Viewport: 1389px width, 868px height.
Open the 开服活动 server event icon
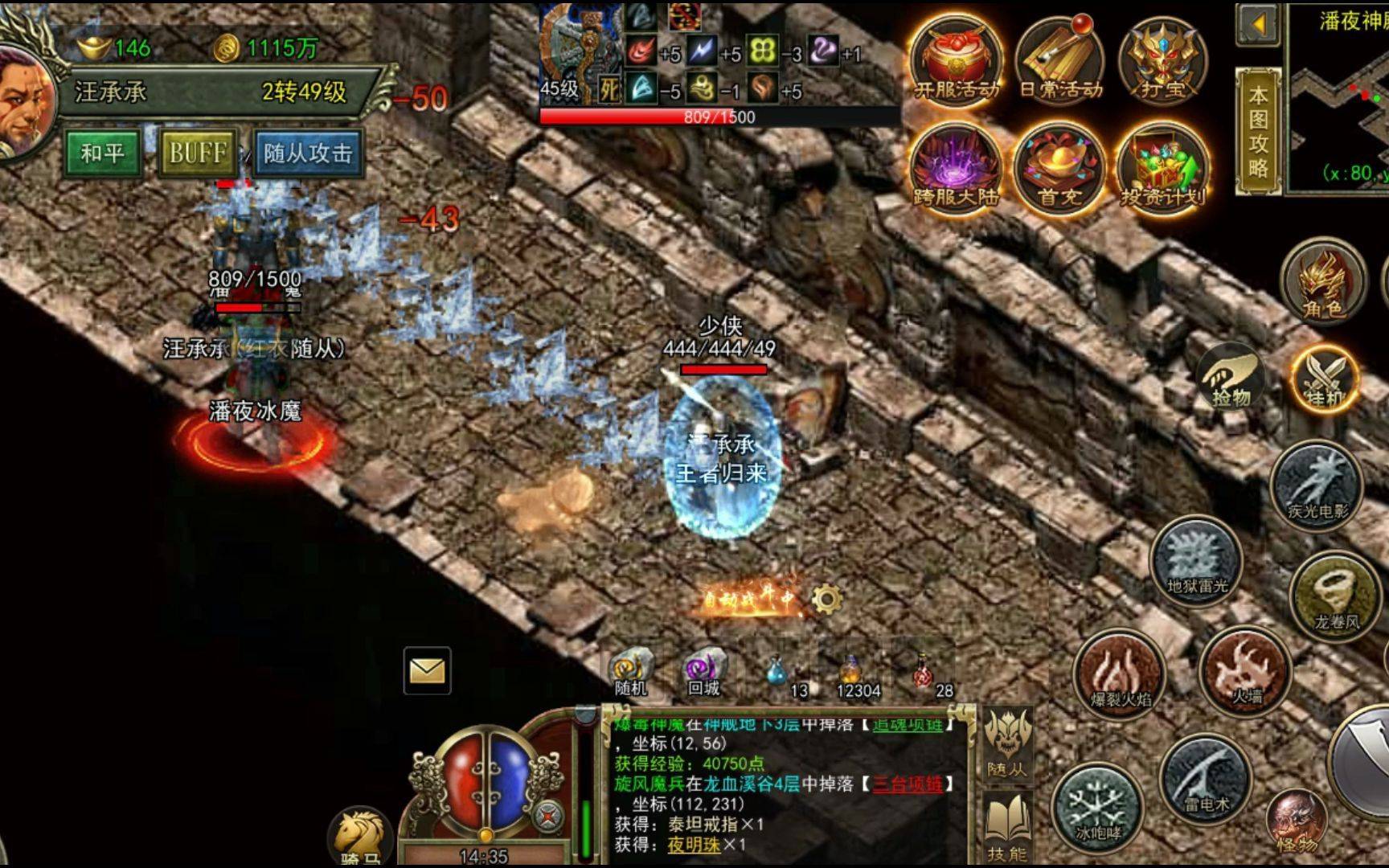click(956, 60)
